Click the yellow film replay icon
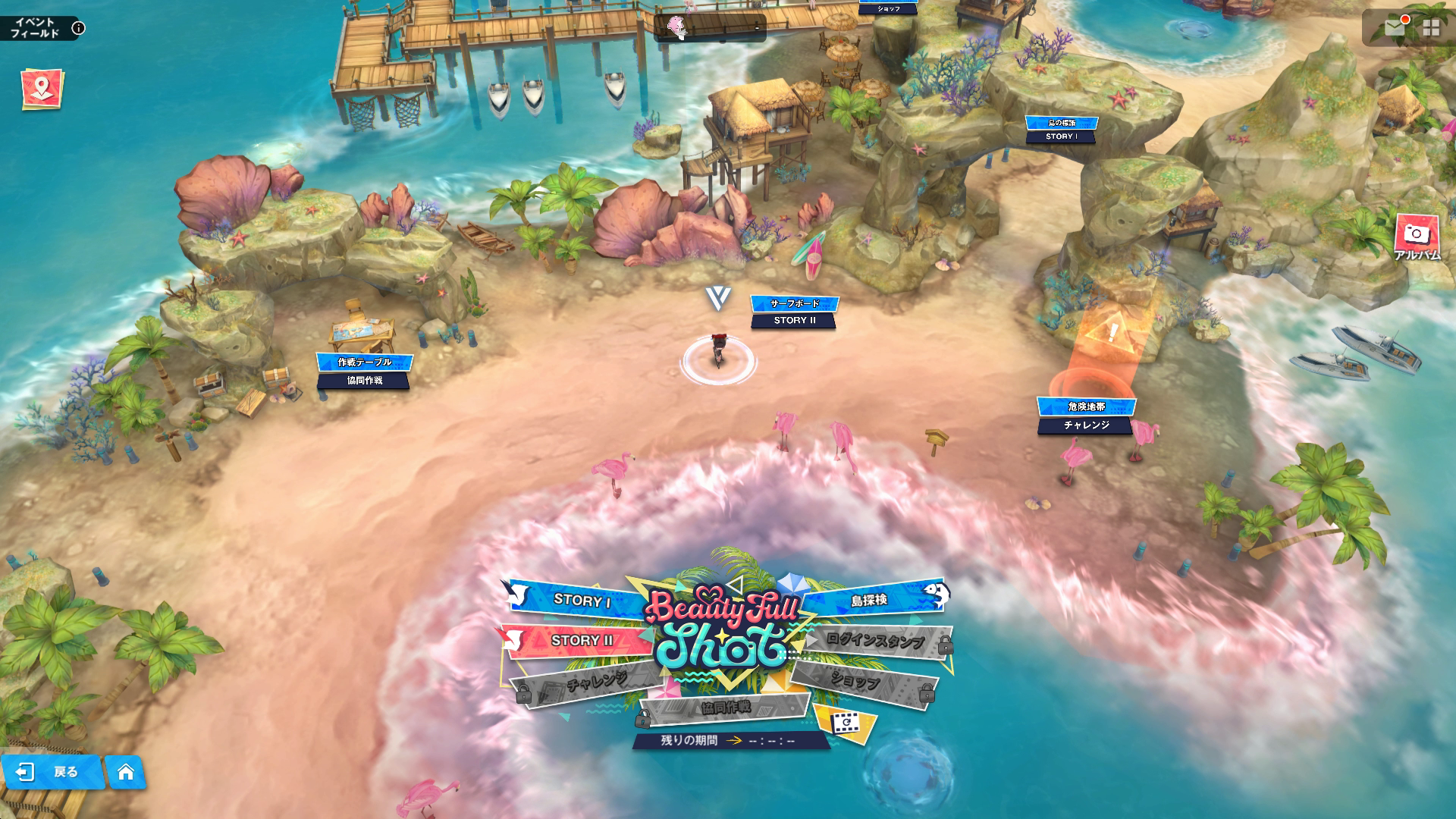This screenshot has width=1456, height=819. 844,723
